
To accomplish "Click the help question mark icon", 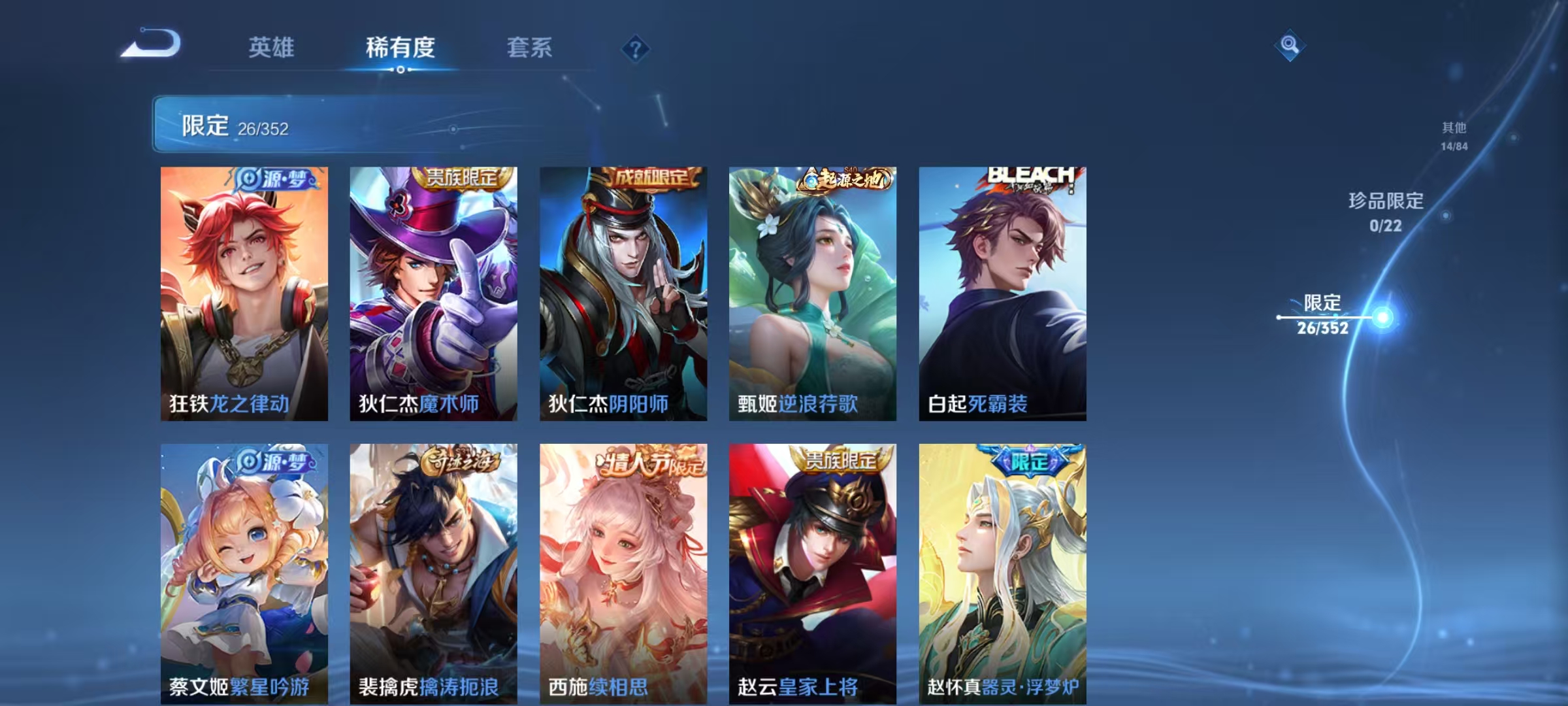I will click(635, 50).
